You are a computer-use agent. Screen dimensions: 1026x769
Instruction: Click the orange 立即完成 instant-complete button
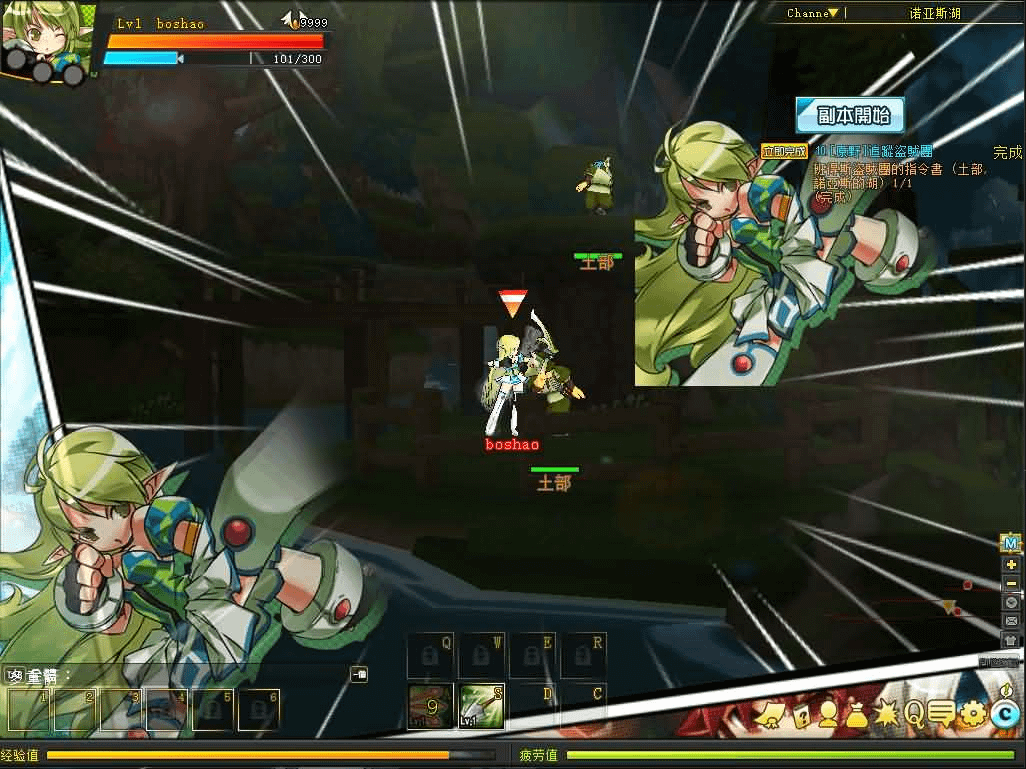pyautogui.click(x=783, y=152)
